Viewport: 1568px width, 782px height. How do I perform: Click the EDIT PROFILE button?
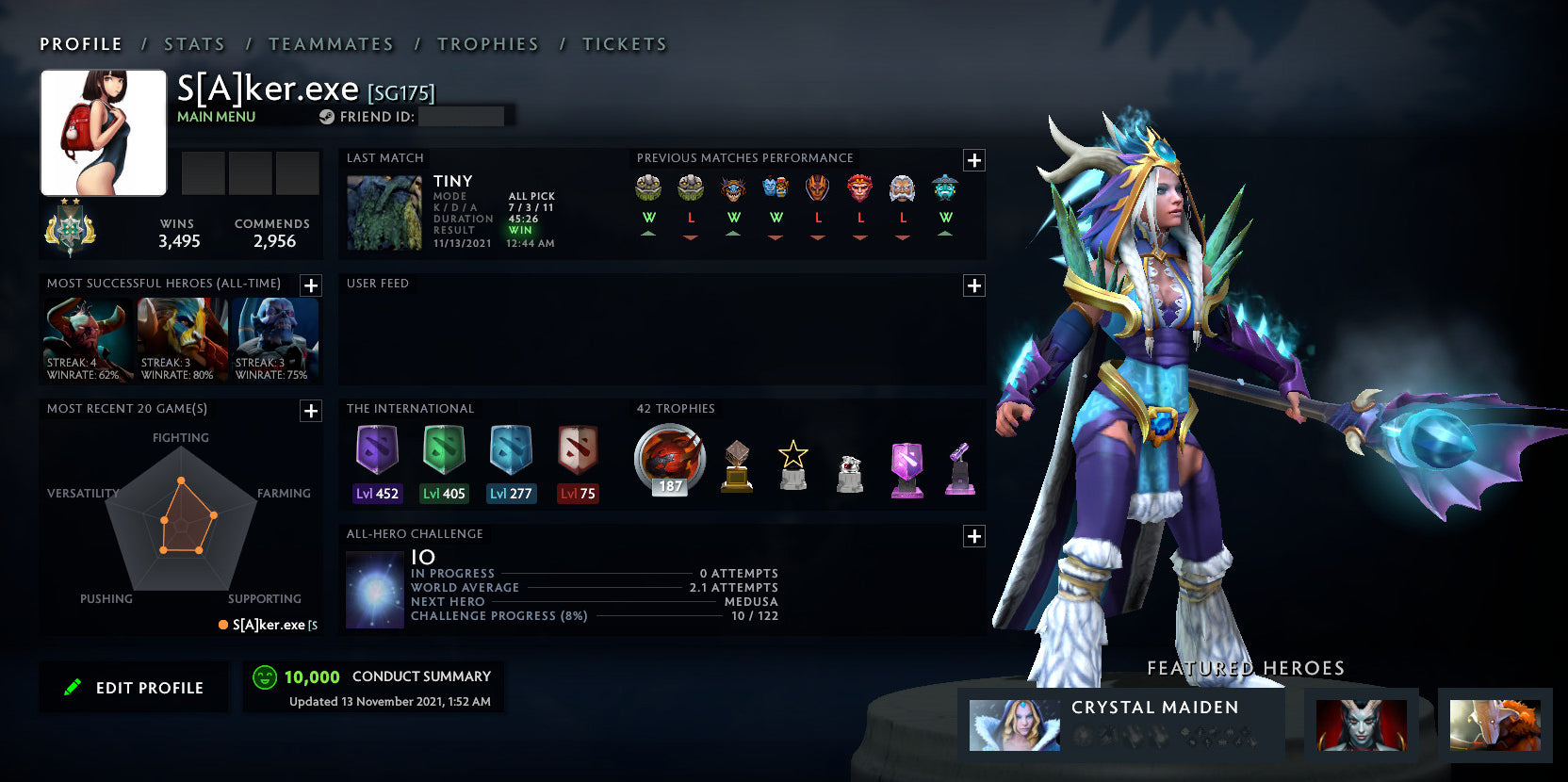coord(134,687)
